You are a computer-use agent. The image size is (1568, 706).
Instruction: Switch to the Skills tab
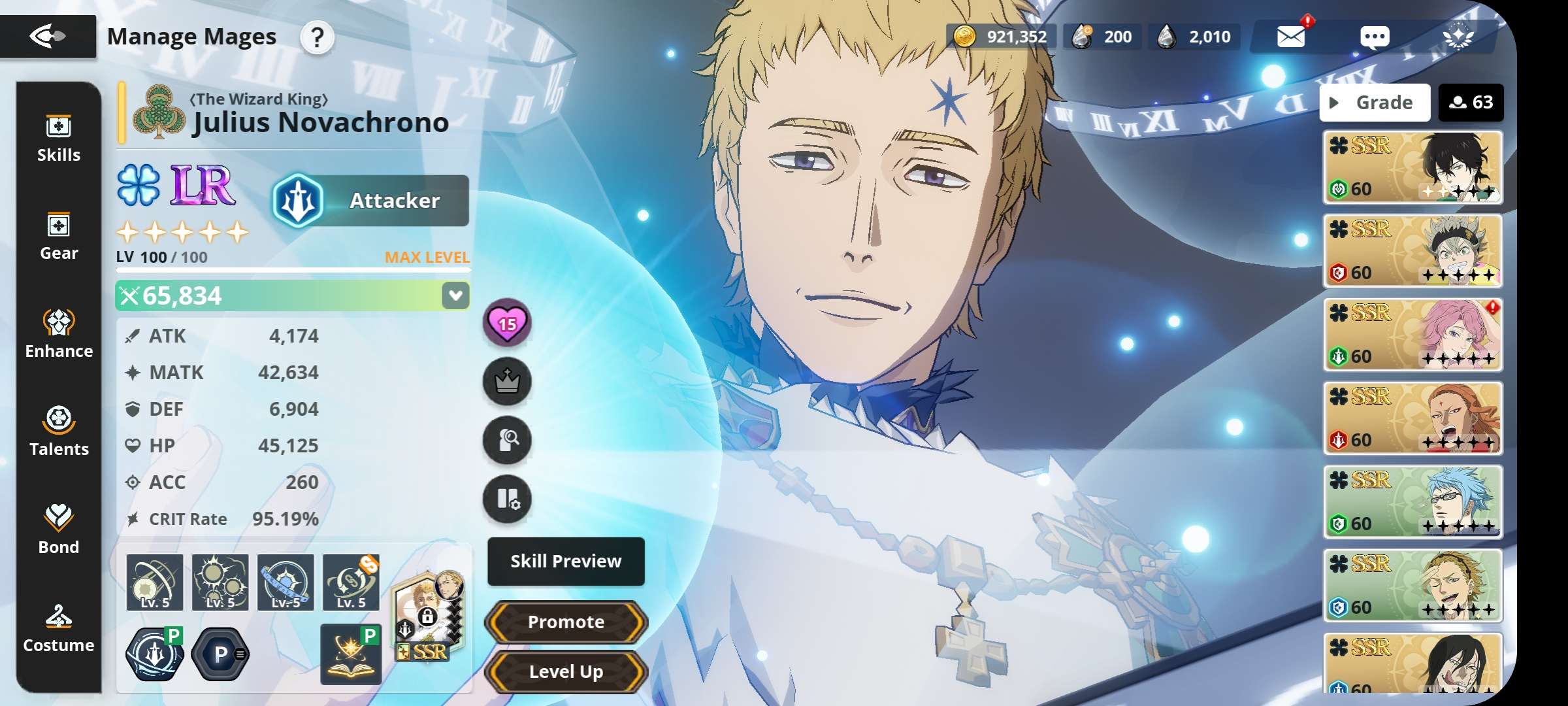[59, 139]
